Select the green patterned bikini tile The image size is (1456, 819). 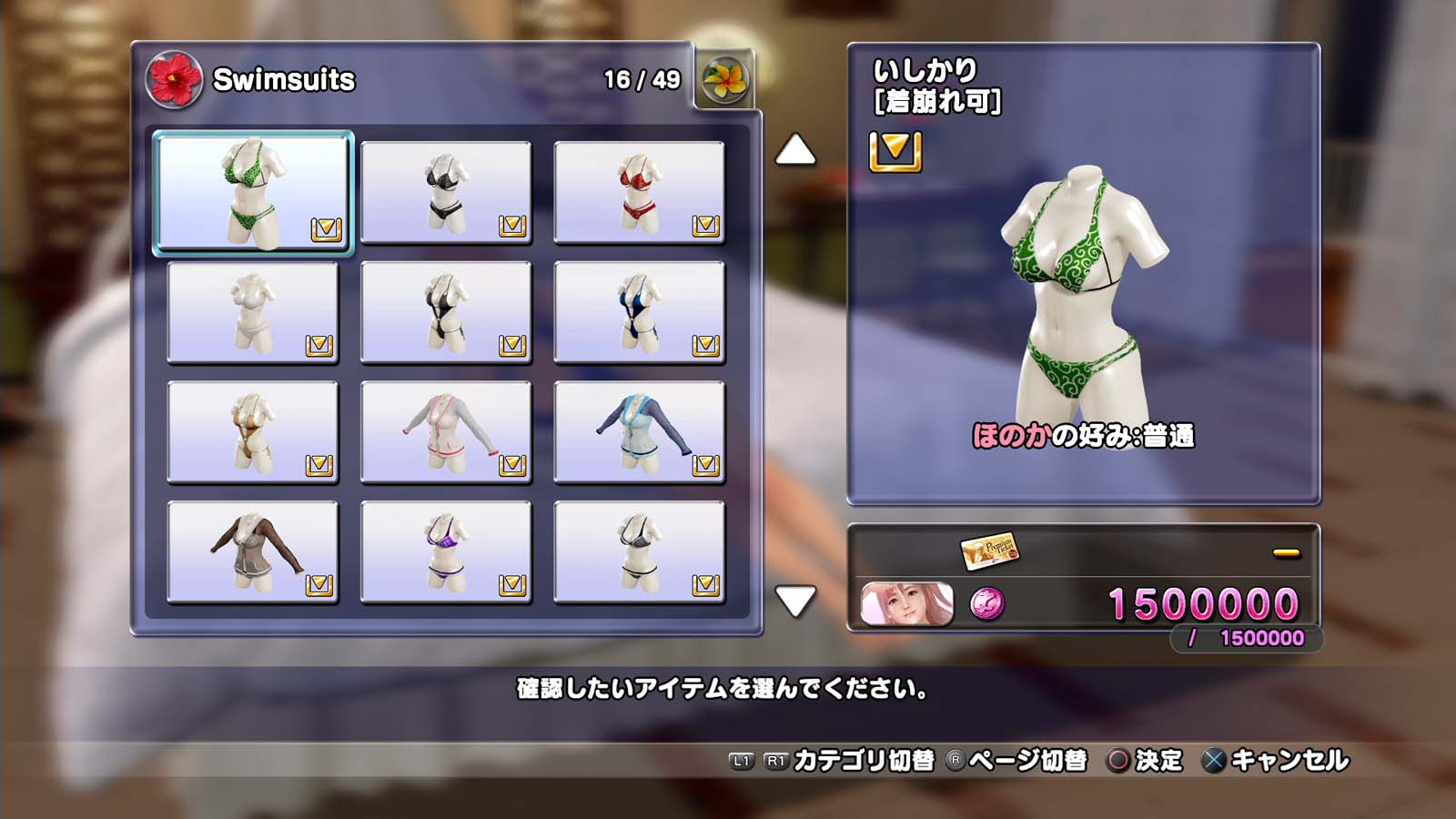coord(253,193)
